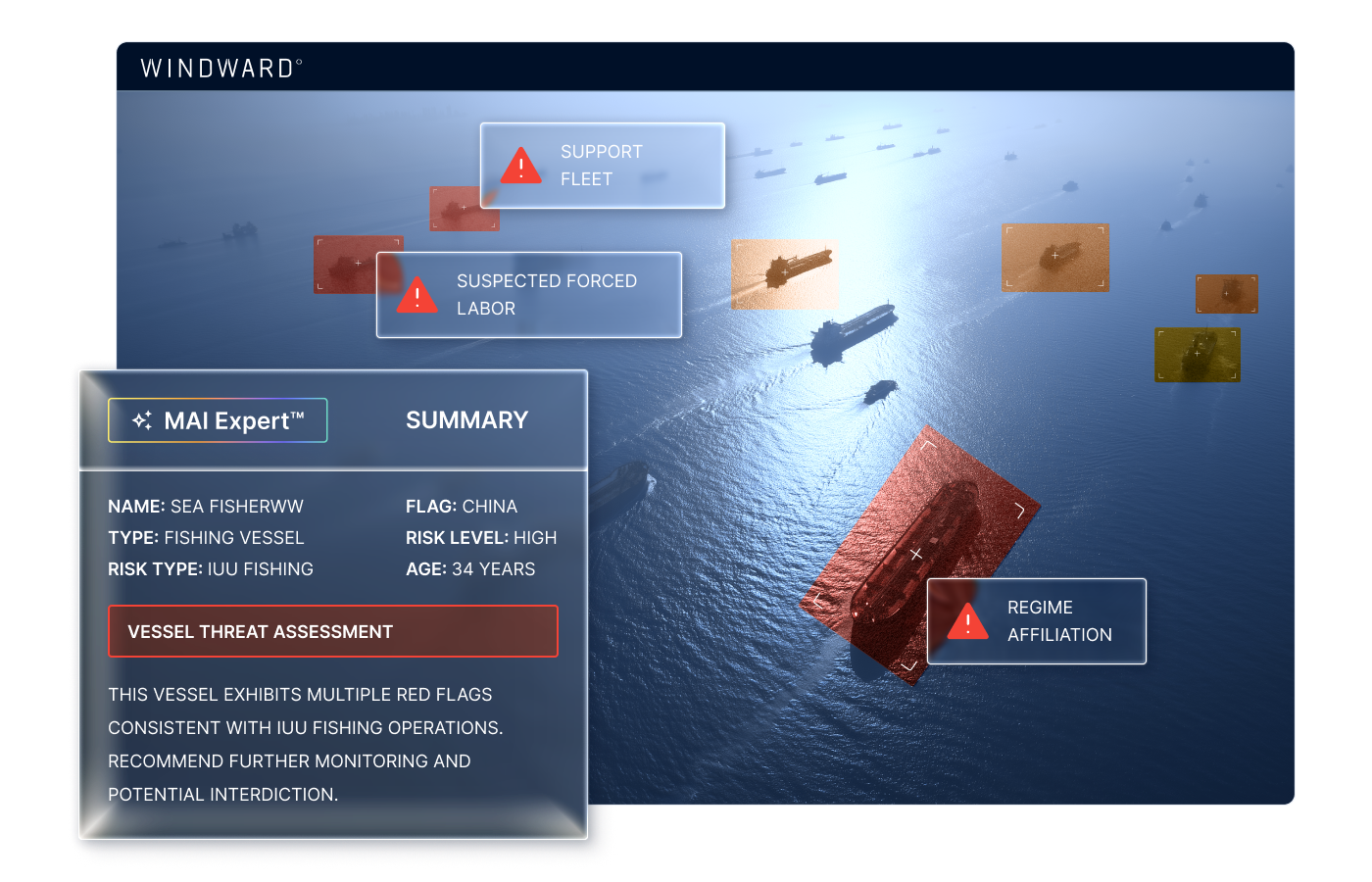Click the Windward logo in the header
Image resolution: width=1372 pixels, height=882 pixels.
220,68
